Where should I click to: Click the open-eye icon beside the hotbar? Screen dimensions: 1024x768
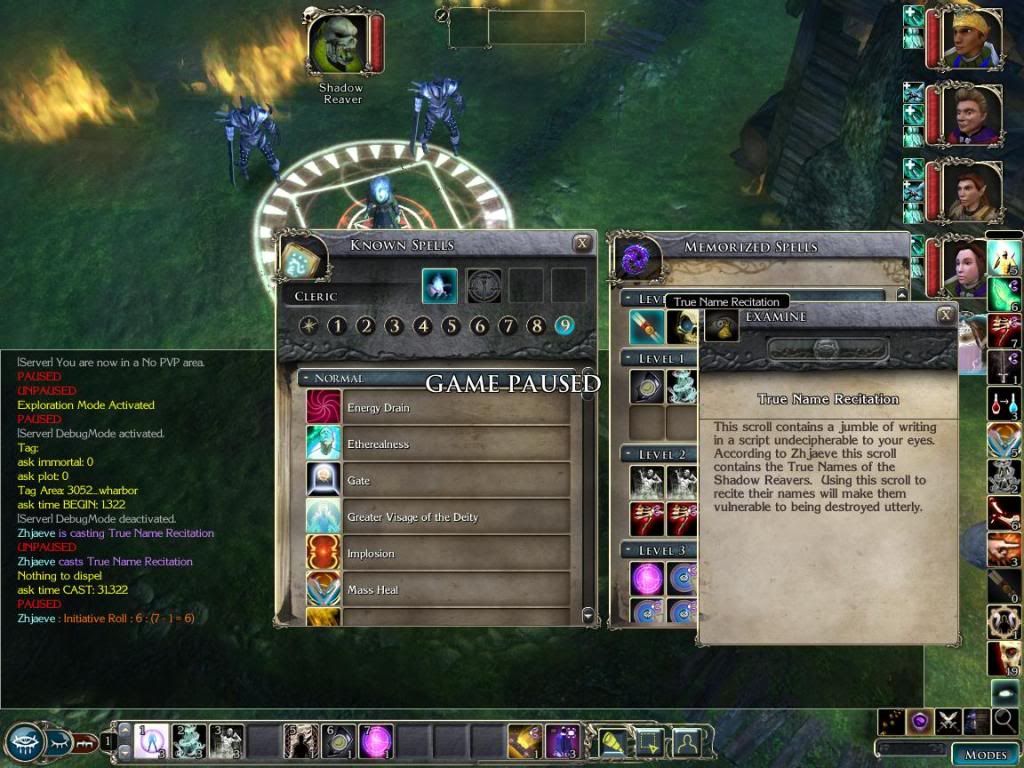pyautogui.click(x=24, y=741)
